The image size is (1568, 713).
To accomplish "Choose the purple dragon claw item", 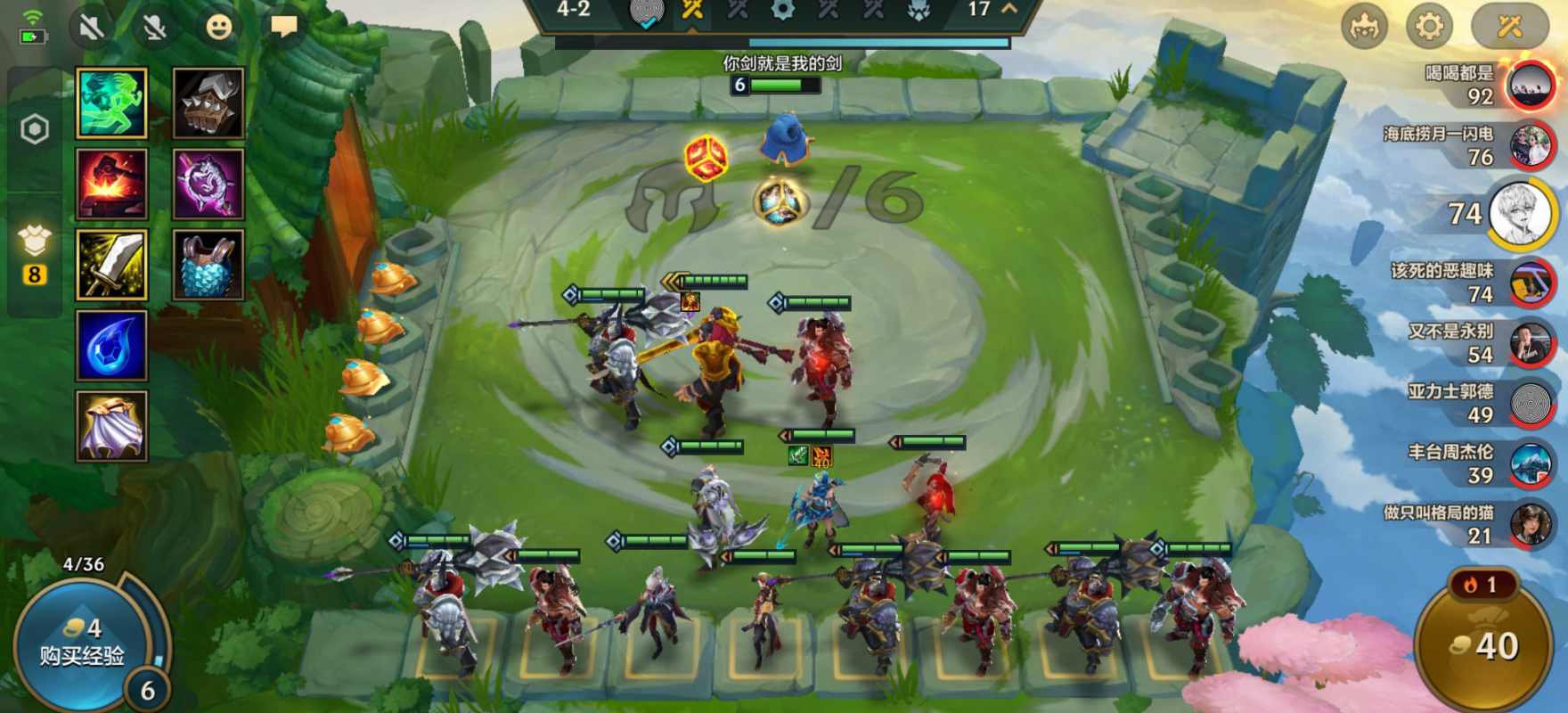I will click(208, 184).
